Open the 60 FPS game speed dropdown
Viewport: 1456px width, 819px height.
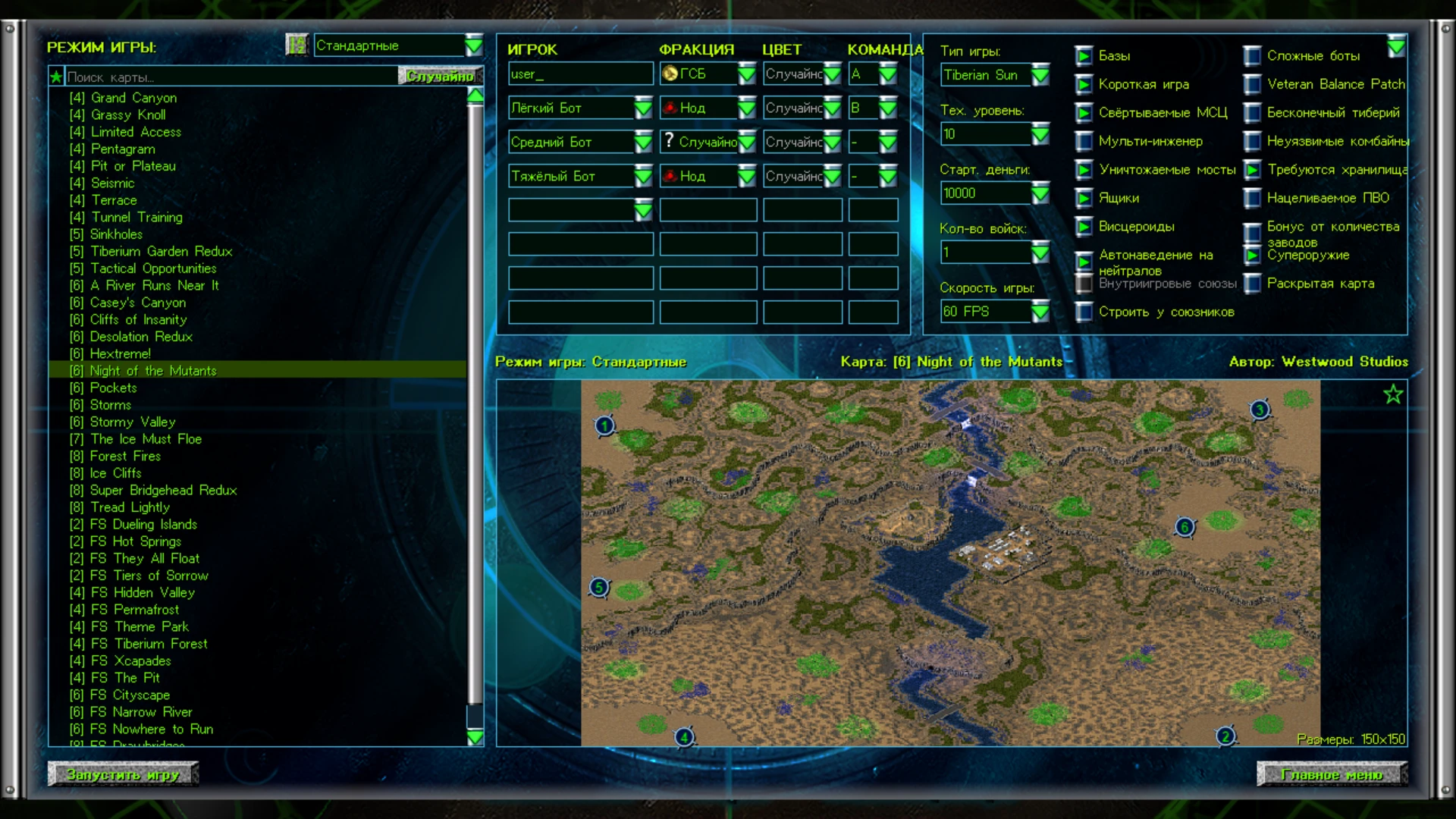tap(1040, 312)
